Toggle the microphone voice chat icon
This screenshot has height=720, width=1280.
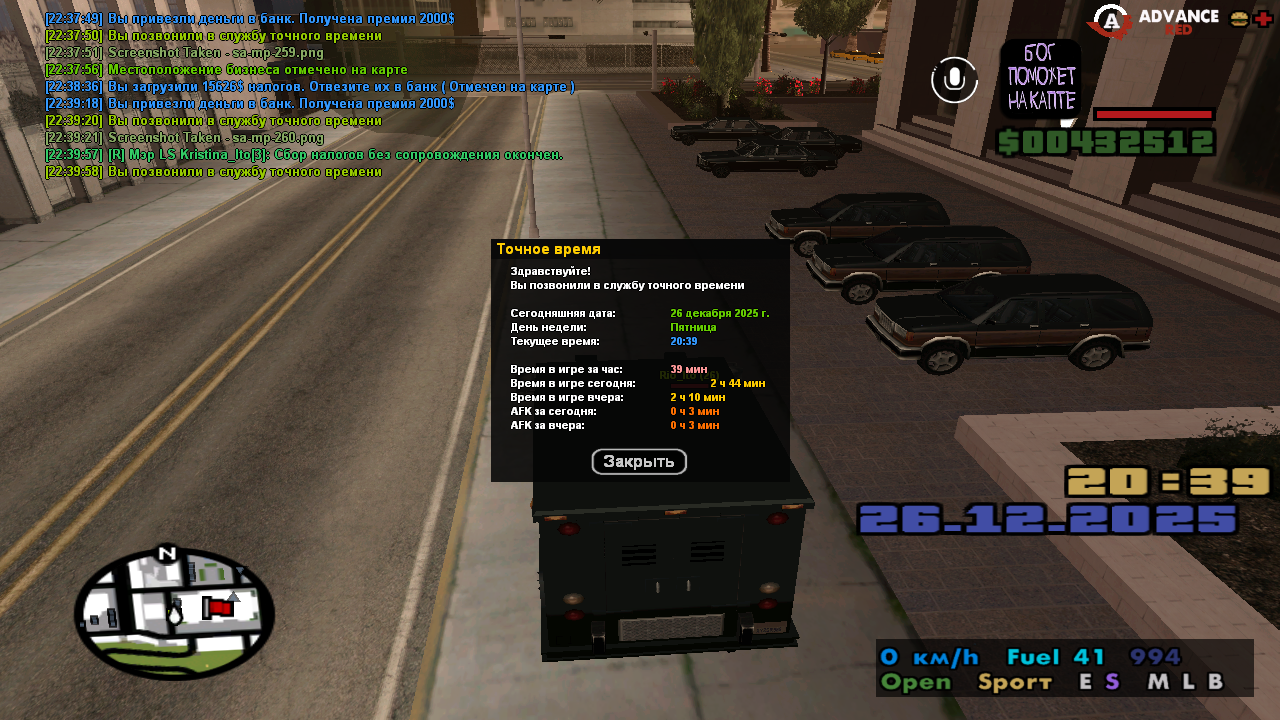954,79
